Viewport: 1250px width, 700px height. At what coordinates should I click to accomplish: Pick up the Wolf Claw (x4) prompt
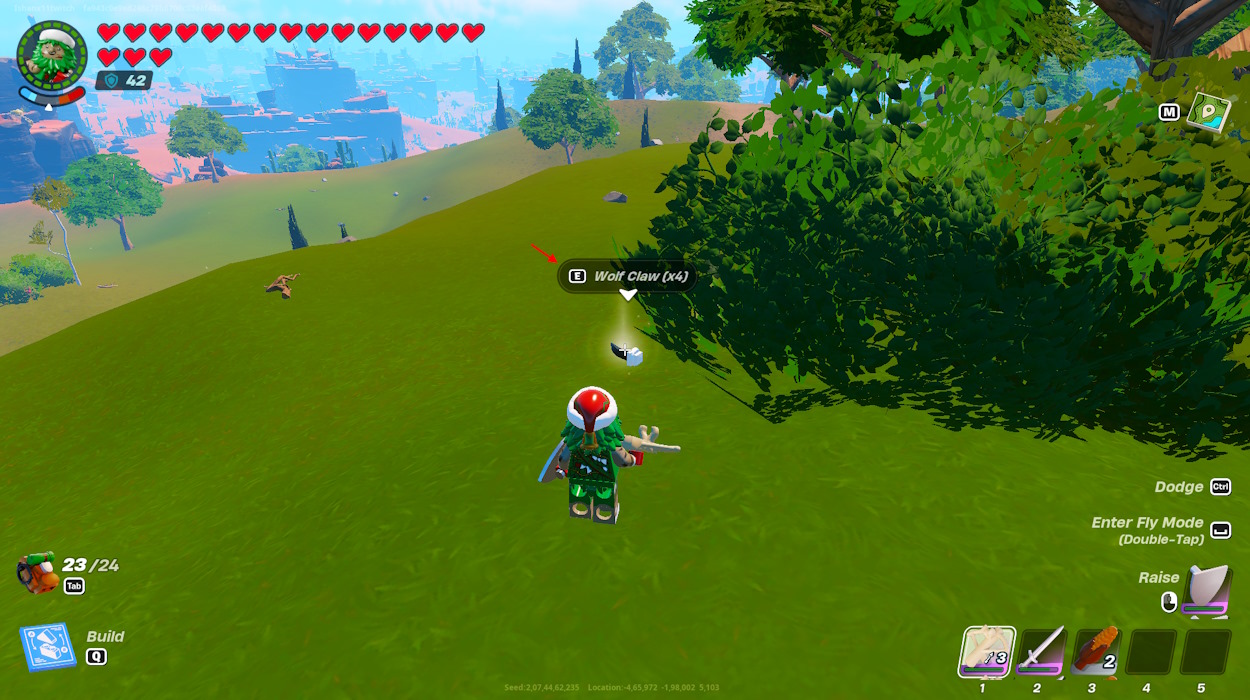click(x=628, y=276)
